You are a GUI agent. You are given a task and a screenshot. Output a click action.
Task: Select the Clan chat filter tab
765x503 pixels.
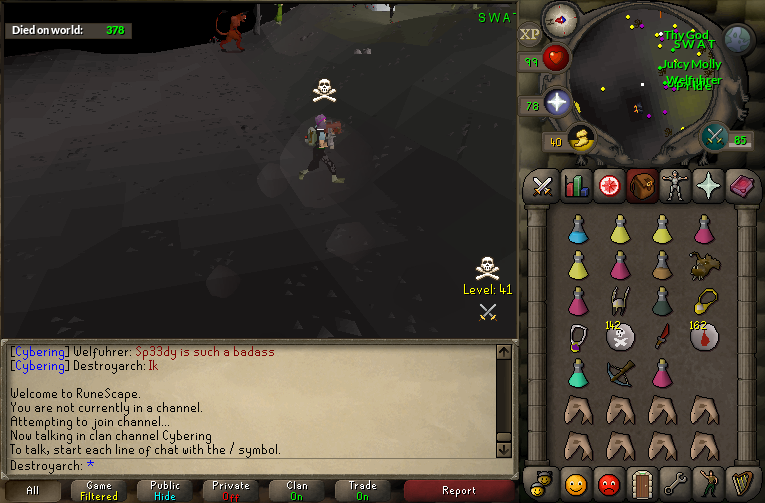pyautogui.click(x=297, y=490)
